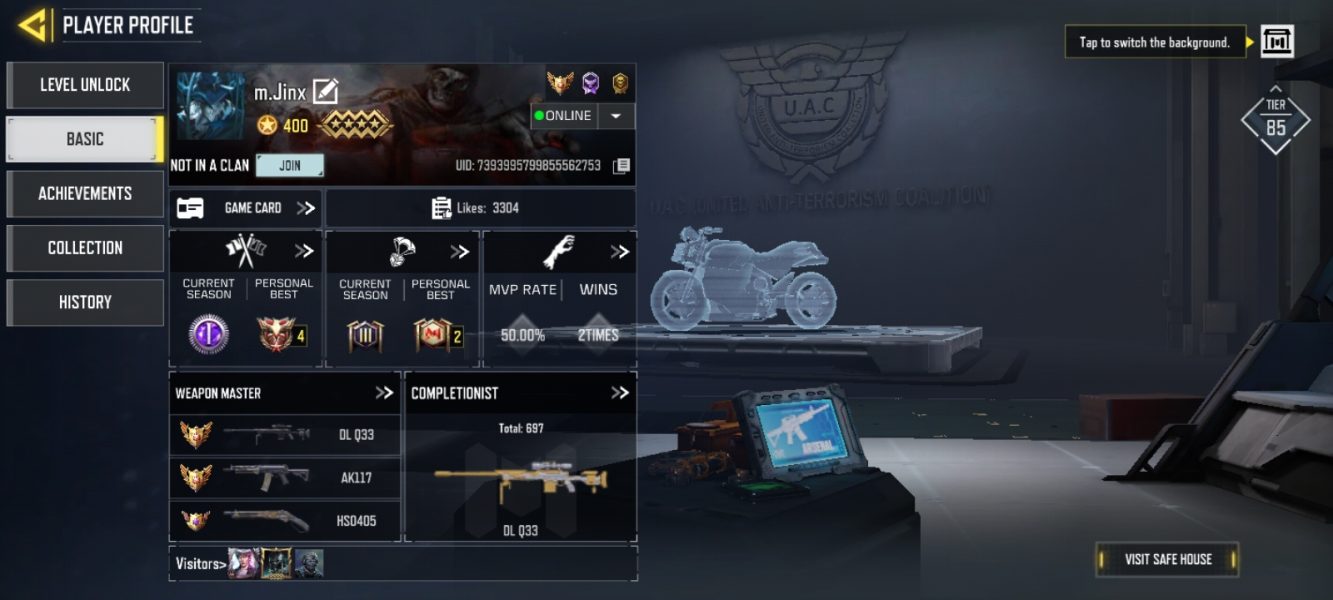Switch the profile background icon

(1277, 42)
